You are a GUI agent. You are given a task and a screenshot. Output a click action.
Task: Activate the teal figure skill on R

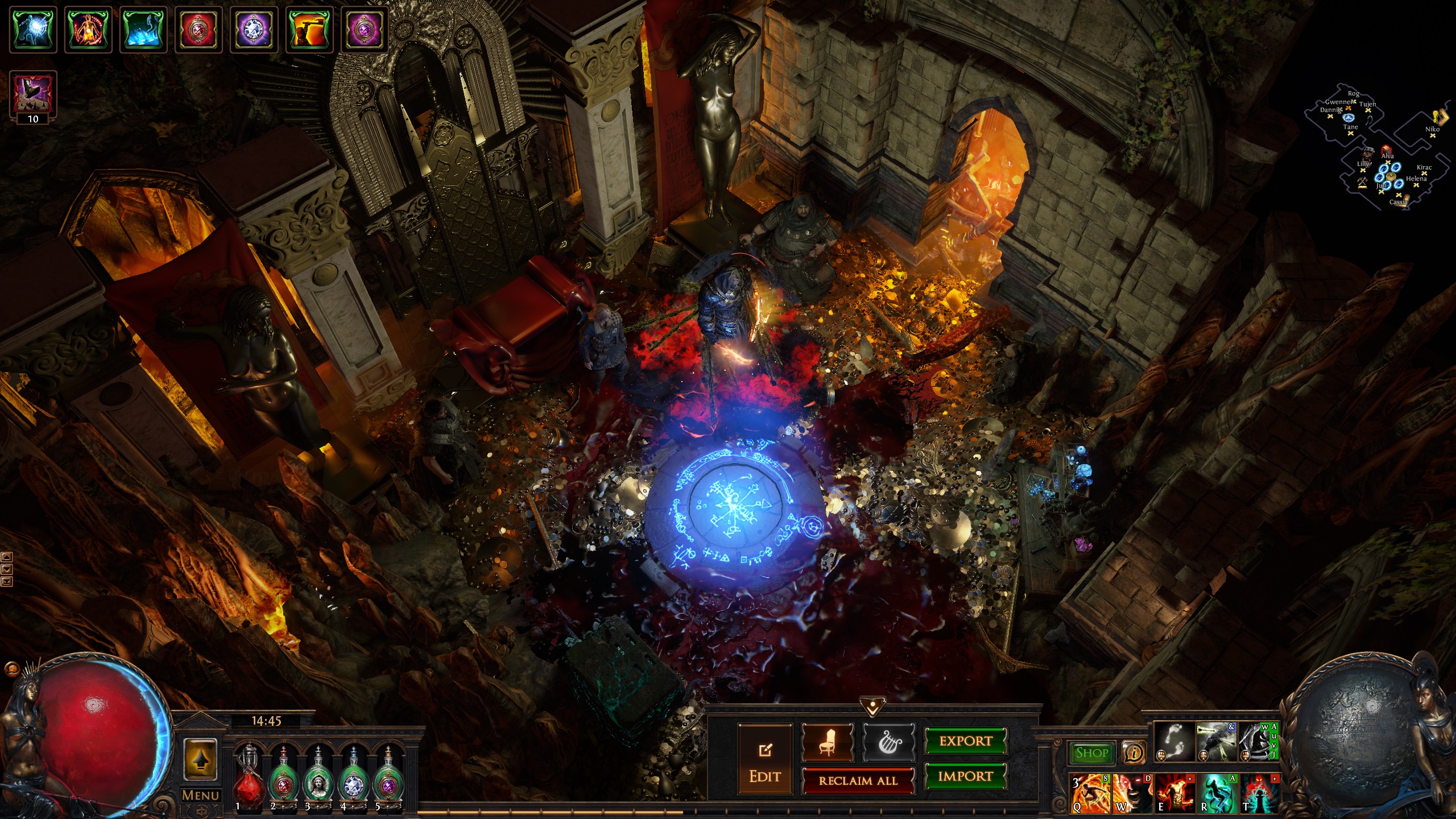(x=1217, y=793)
